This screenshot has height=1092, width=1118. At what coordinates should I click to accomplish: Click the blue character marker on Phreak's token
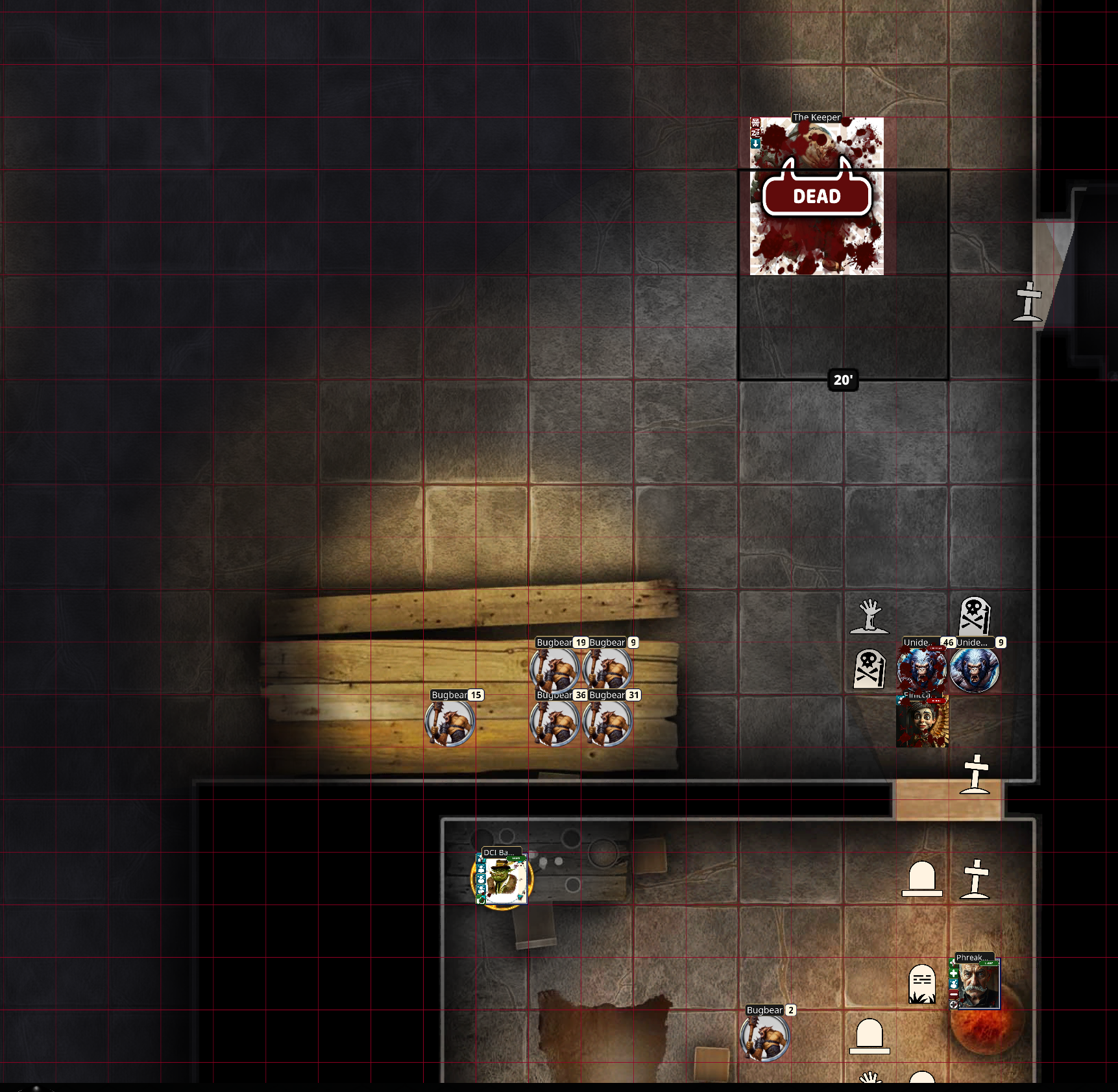click(953, 984)
